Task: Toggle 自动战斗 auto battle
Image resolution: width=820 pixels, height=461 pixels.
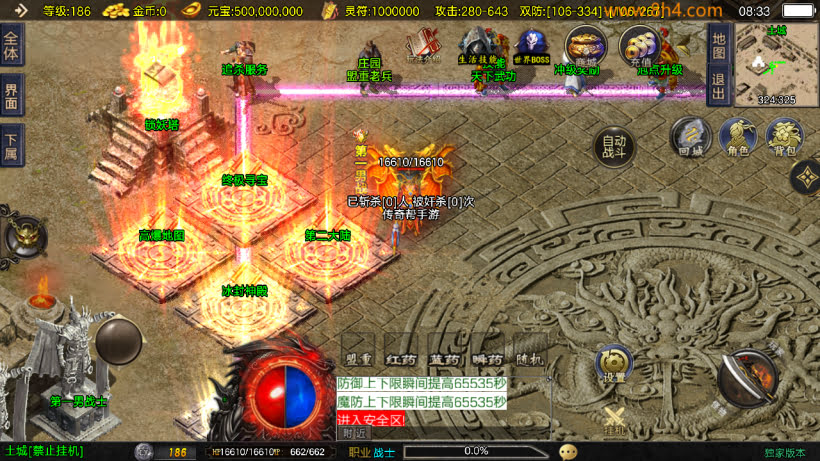Action: 614,148
